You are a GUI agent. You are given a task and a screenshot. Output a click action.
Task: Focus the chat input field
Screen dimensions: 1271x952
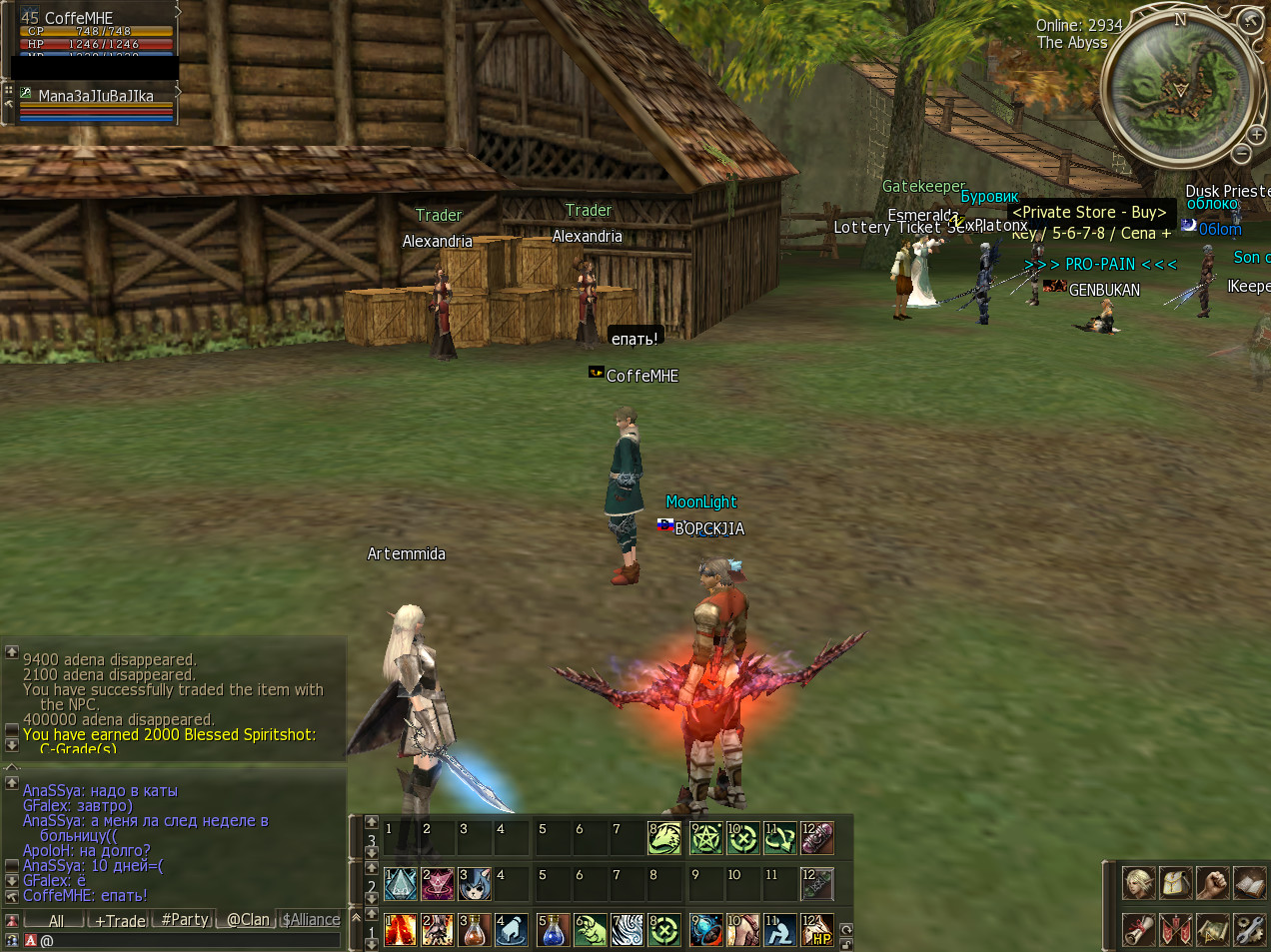190,940
